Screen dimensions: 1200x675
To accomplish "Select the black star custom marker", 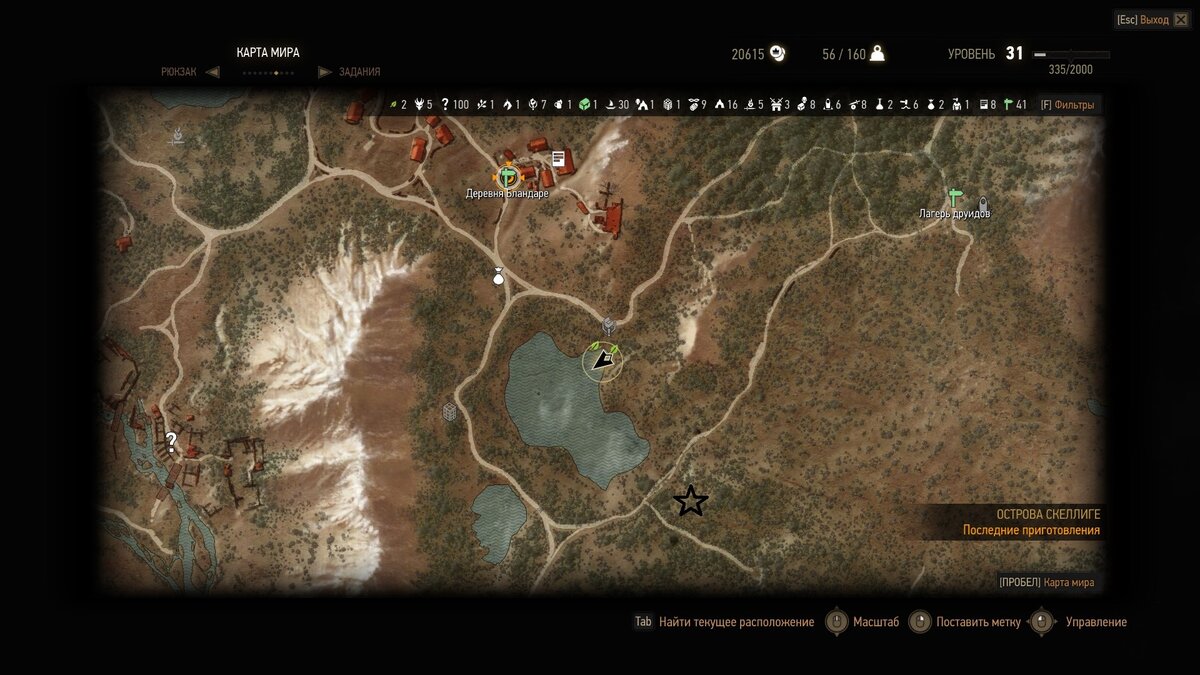I will [x=690, y=501].
